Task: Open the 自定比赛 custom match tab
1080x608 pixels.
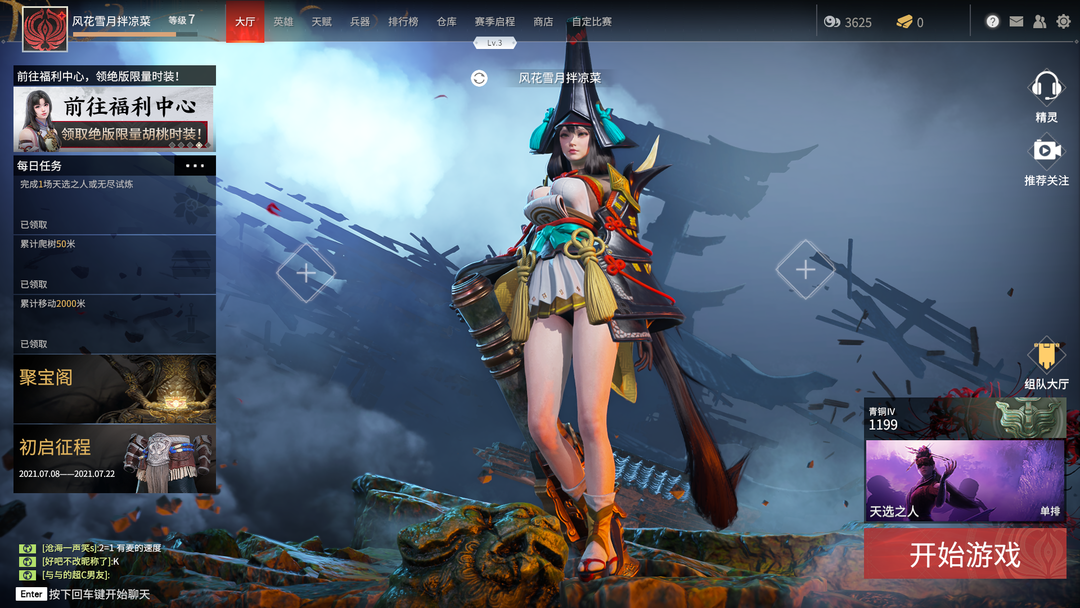Action: [591, 22]
